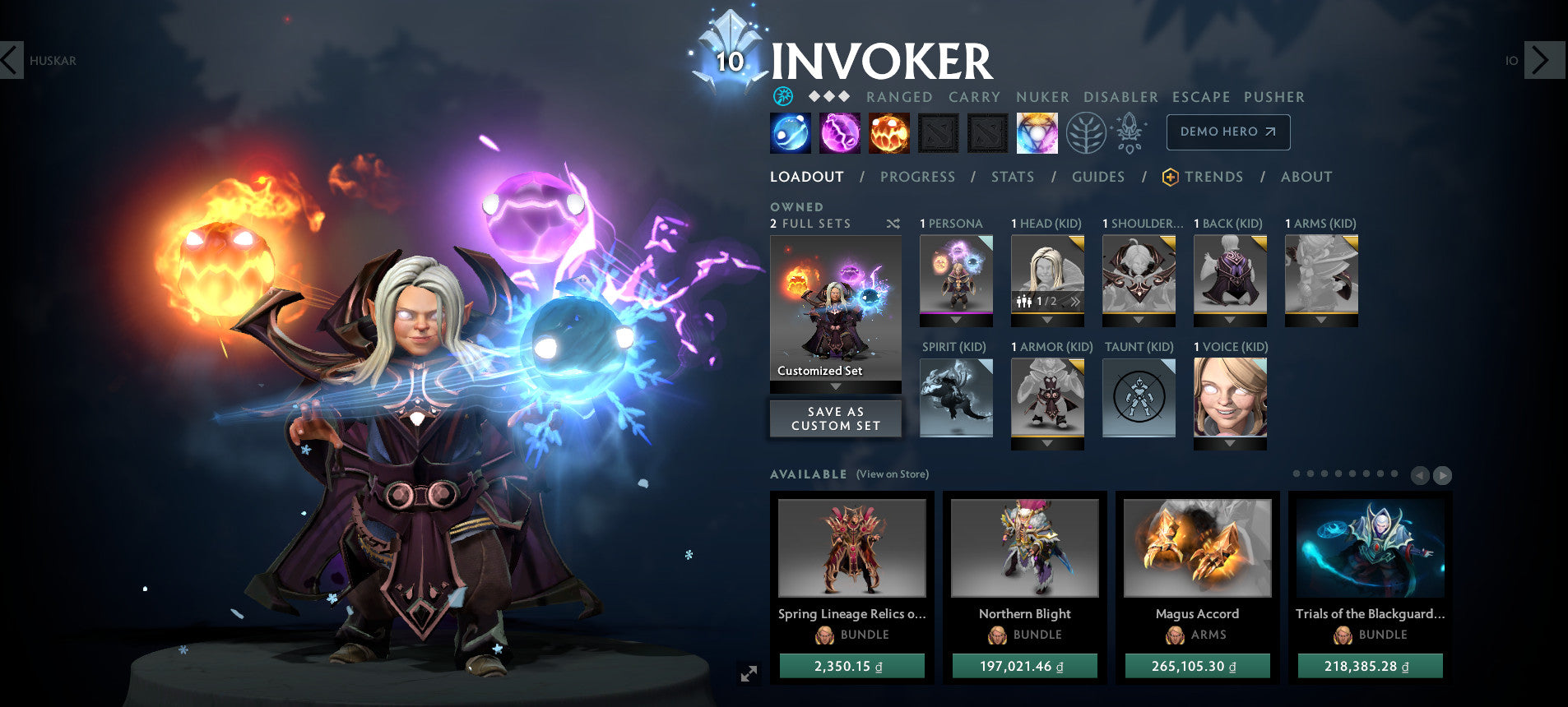This screenshot has height=707, width=1568.
Task: Click the next-page arrow in Available section
Action: (1444, 475)
